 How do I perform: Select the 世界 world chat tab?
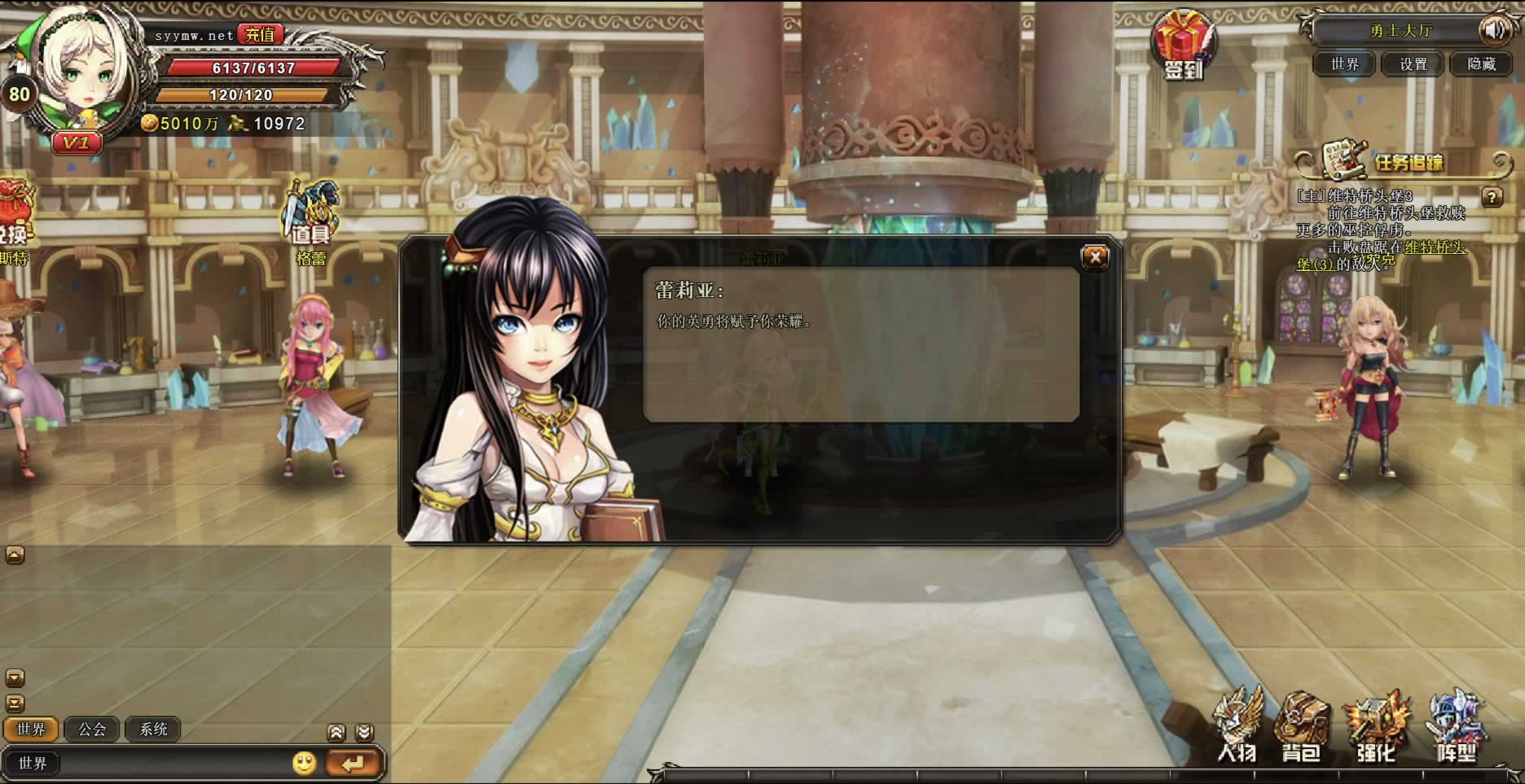(31, 729)
